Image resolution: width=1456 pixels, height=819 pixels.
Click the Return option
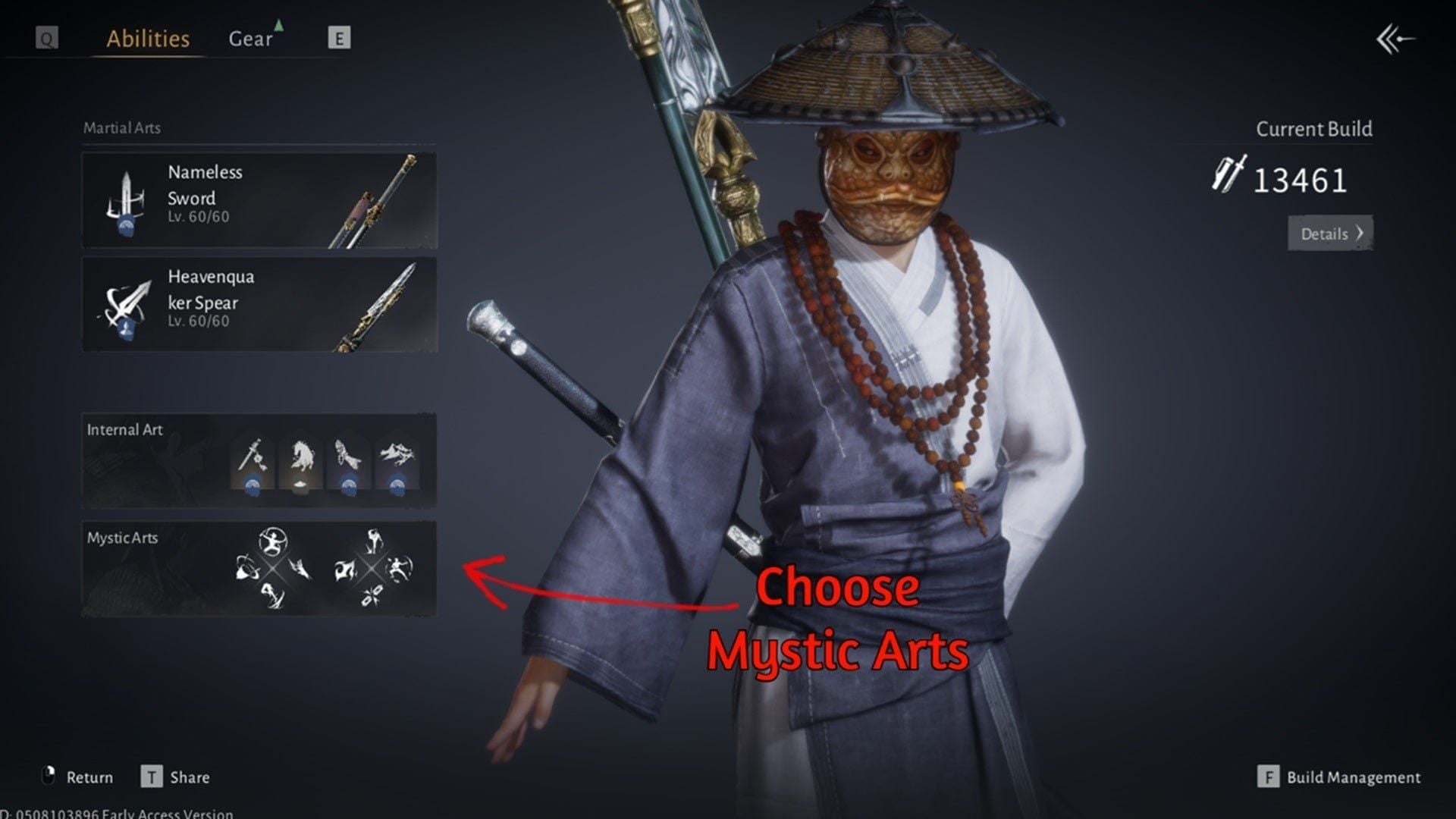[89, 777]
